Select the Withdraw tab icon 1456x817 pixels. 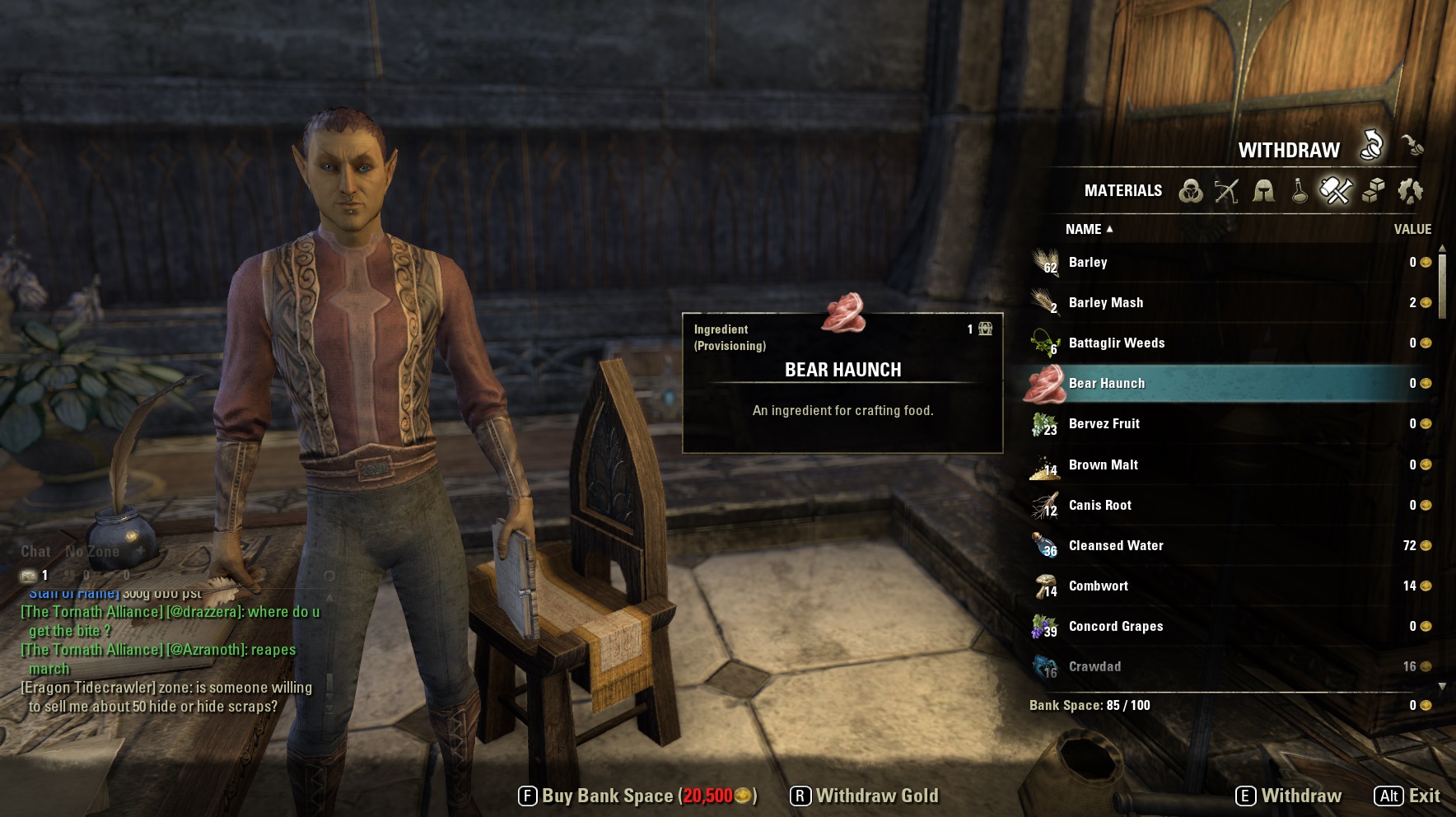tap(1371, 146)
